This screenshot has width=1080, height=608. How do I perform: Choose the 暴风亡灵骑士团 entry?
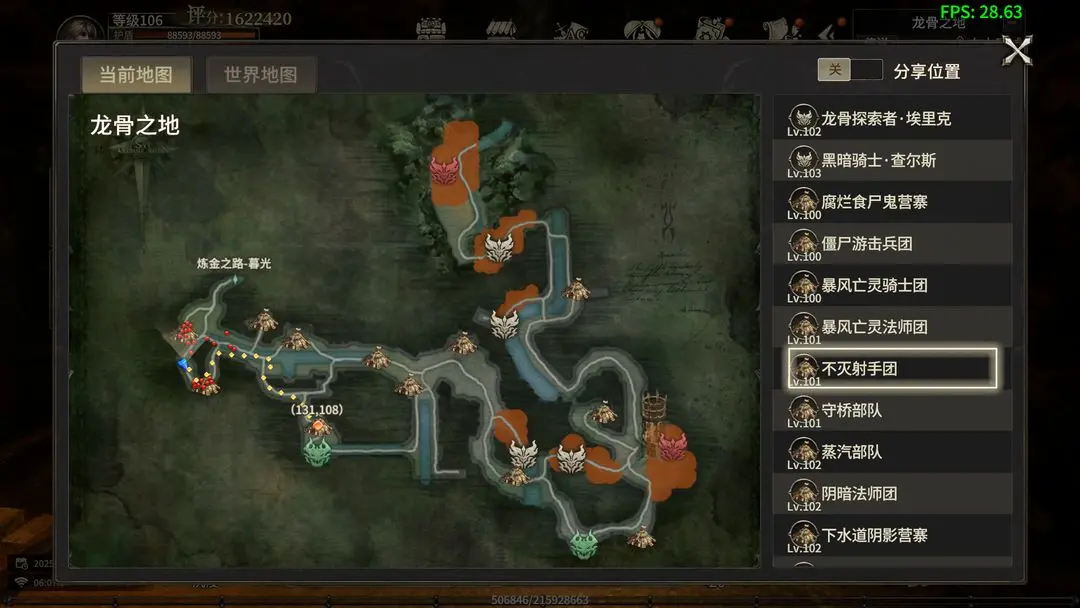[x=892, y=286]
